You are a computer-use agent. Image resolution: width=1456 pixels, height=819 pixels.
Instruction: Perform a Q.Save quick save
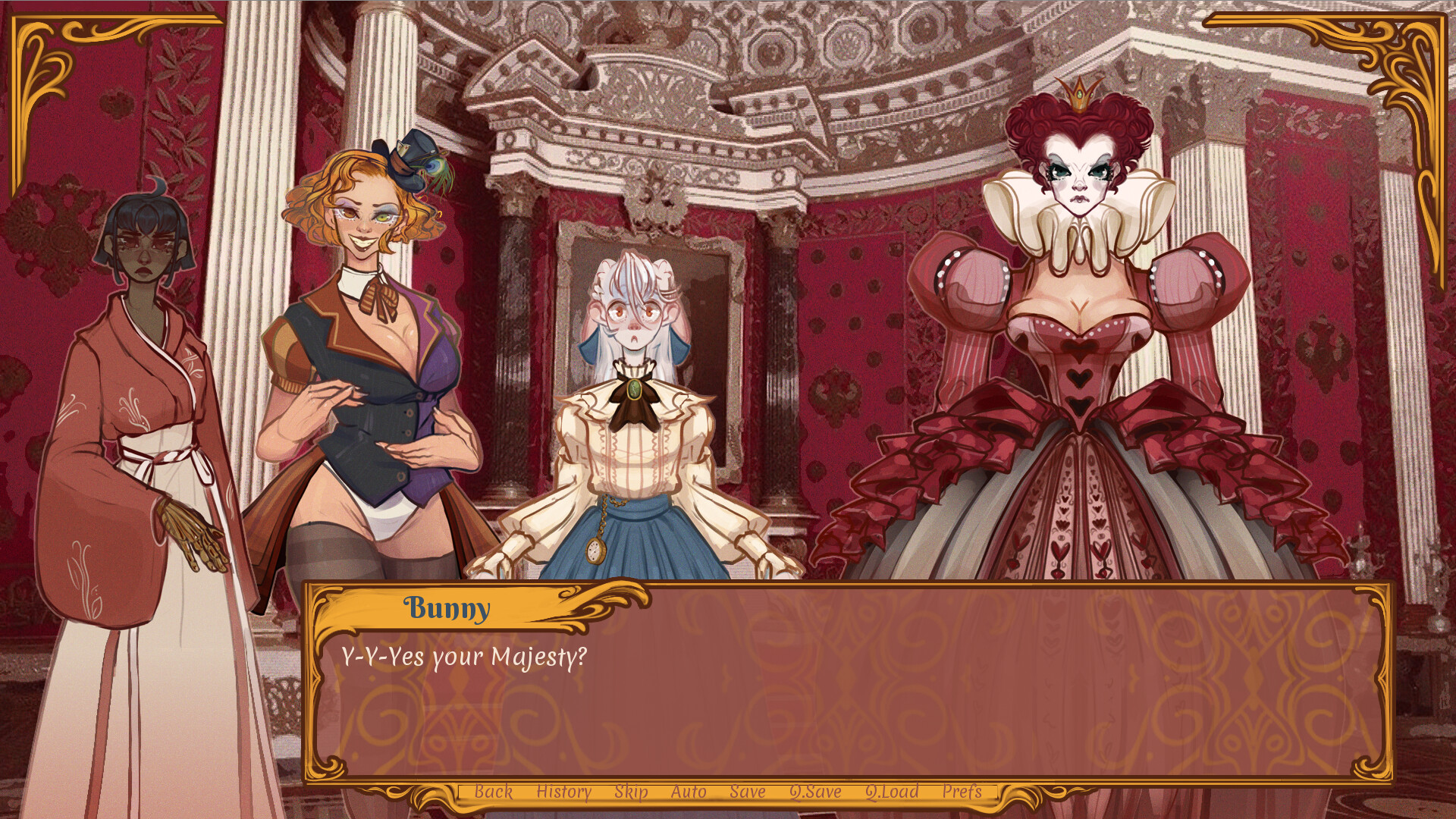[x=814, y=792]
